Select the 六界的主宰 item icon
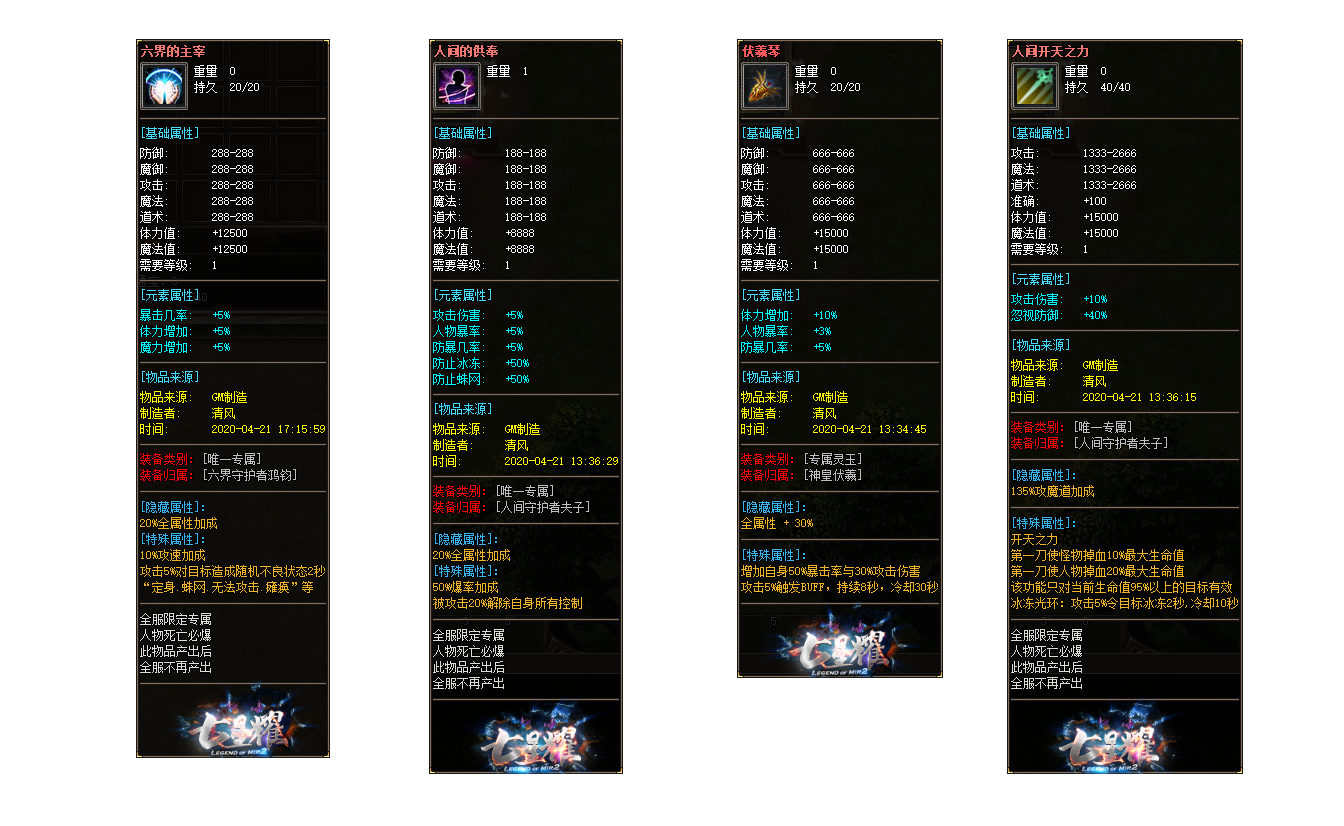Image resolution: width=1344 pixels, height=826 pixels. coord(165,86)
